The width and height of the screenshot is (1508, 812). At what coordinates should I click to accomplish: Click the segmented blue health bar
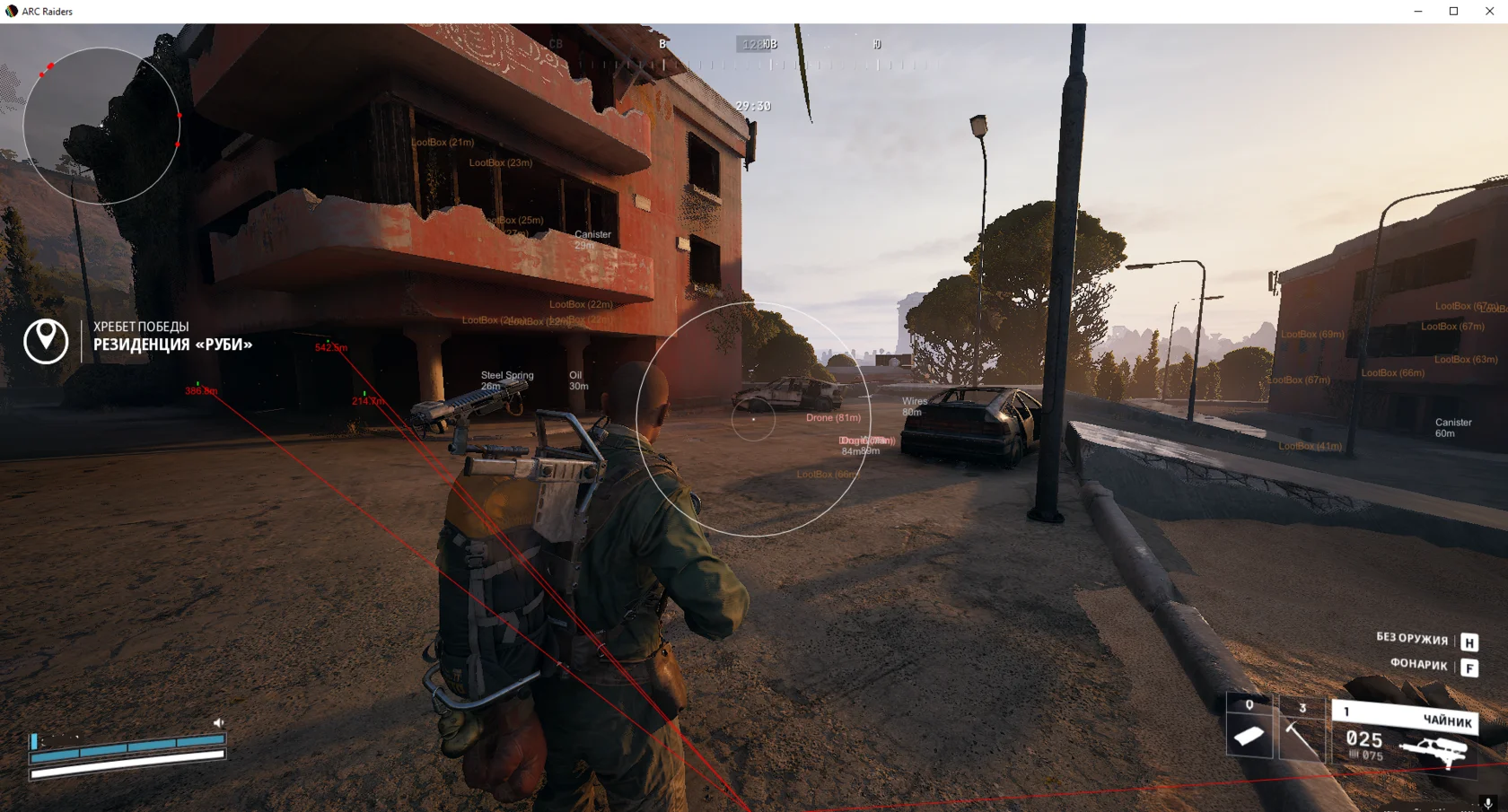click(126, 745)
